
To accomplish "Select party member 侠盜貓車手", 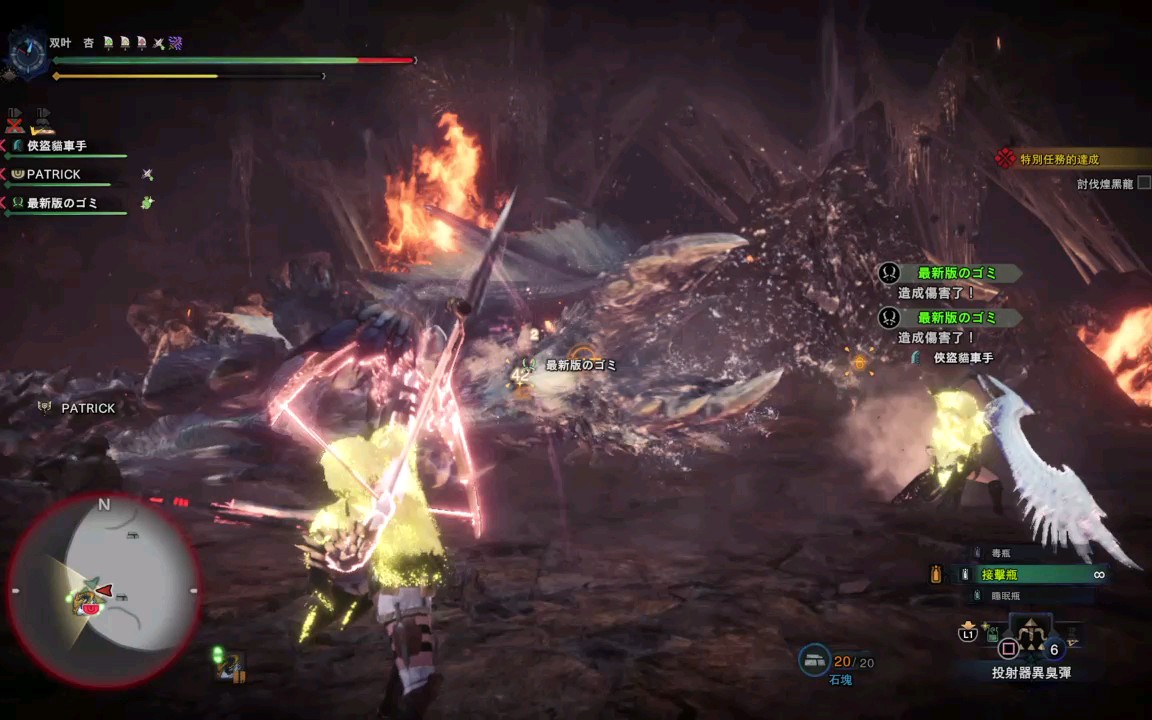I will [x=56, y=146].
